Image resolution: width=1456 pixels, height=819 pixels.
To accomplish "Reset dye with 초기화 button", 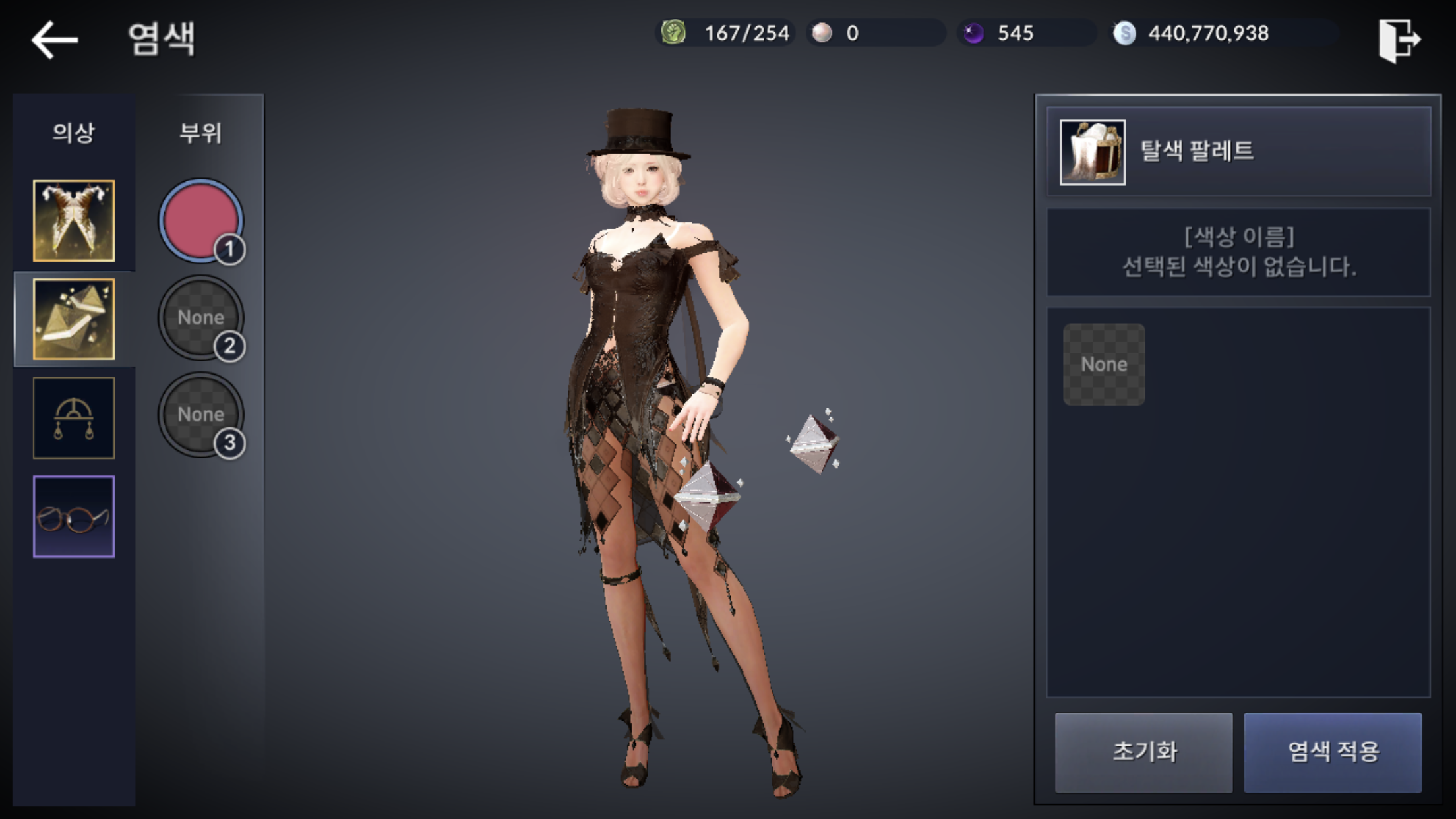I will pyautogui.click(x=1143, y=752).
